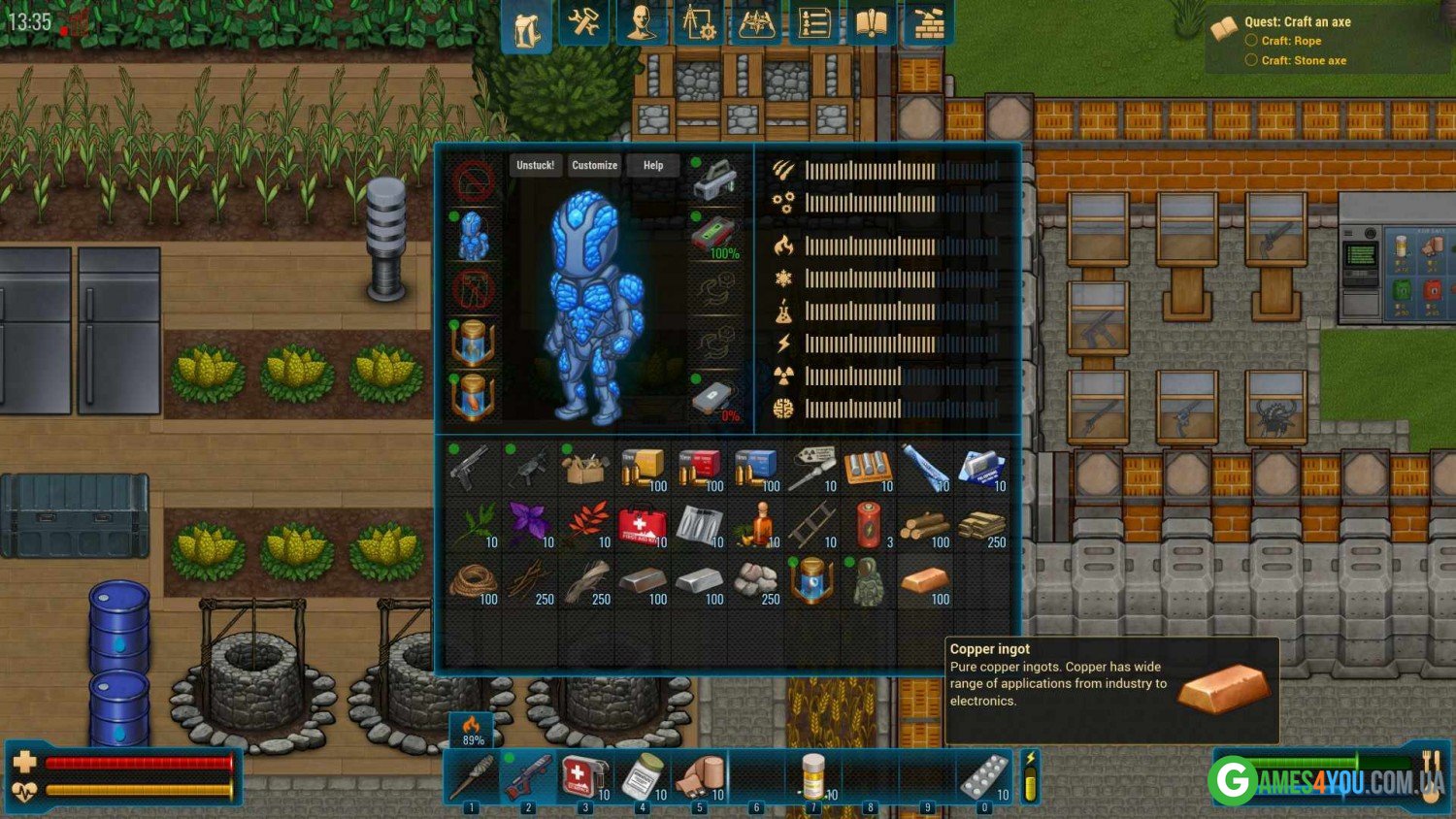Open the Customize character option

click(594, 165)
